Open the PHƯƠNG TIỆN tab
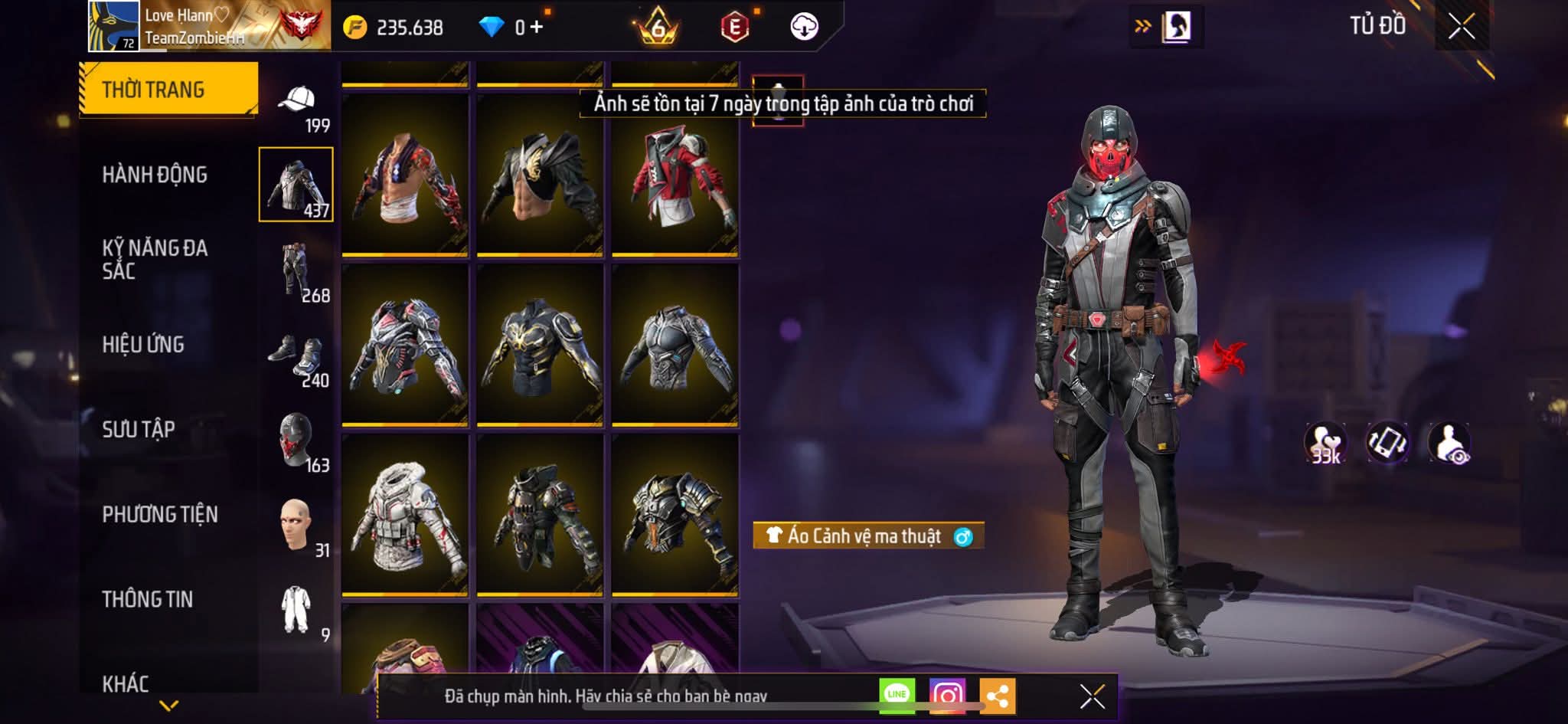Image resolution: width=1568 pixels, height=724 pixels. 160,514
